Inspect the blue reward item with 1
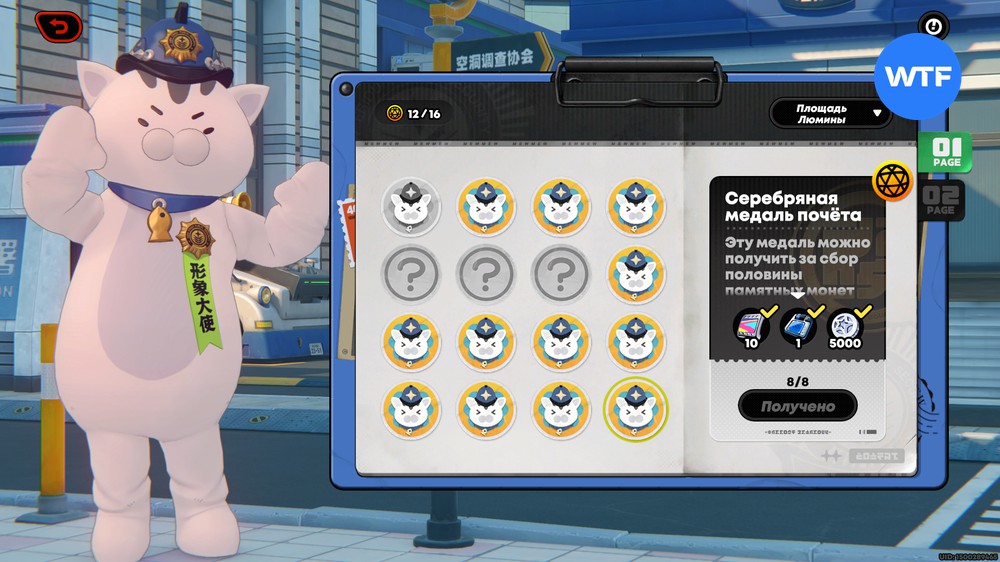Viewport: 1000px width, 562px height. [x=797, y=325]
